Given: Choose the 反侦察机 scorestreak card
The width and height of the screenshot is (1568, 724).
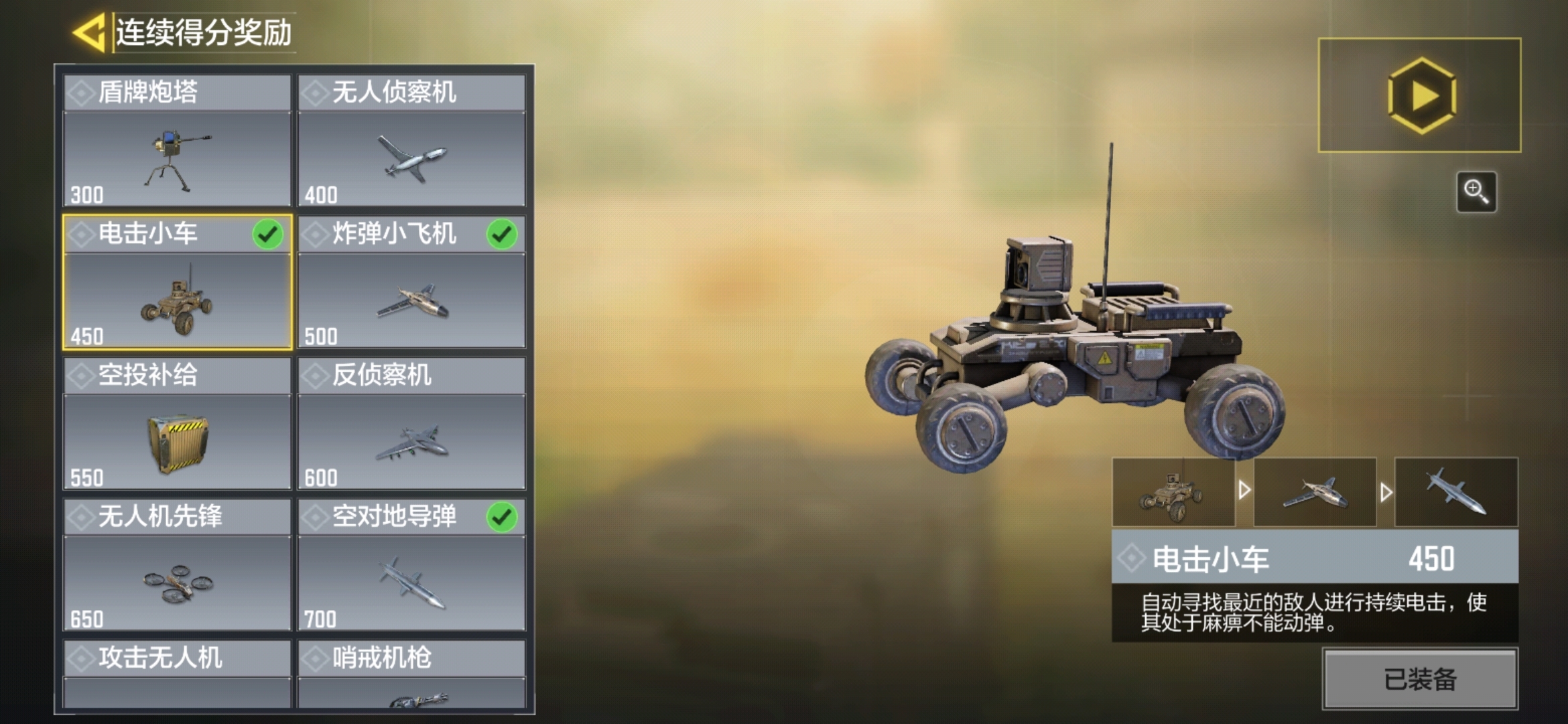Looking at the screenshot, I should 411,424.
